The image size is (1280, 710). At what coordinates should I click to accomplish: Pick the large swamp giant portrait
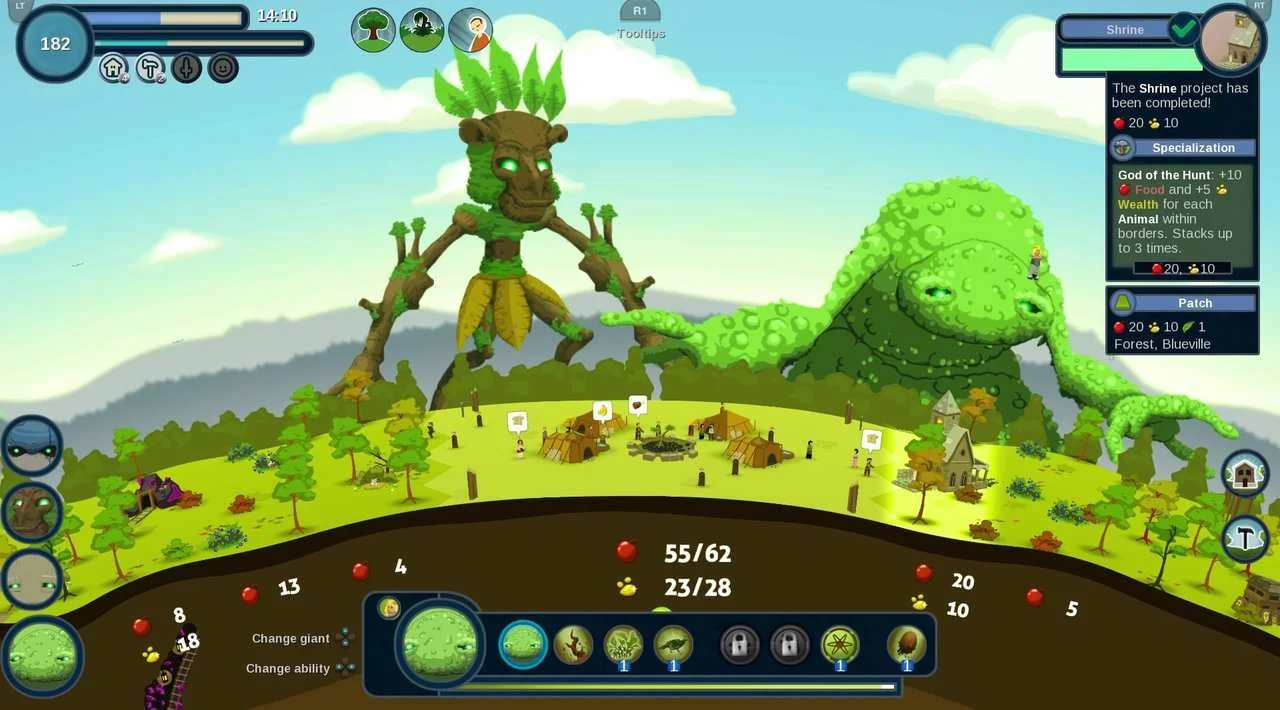click(43, 657)
